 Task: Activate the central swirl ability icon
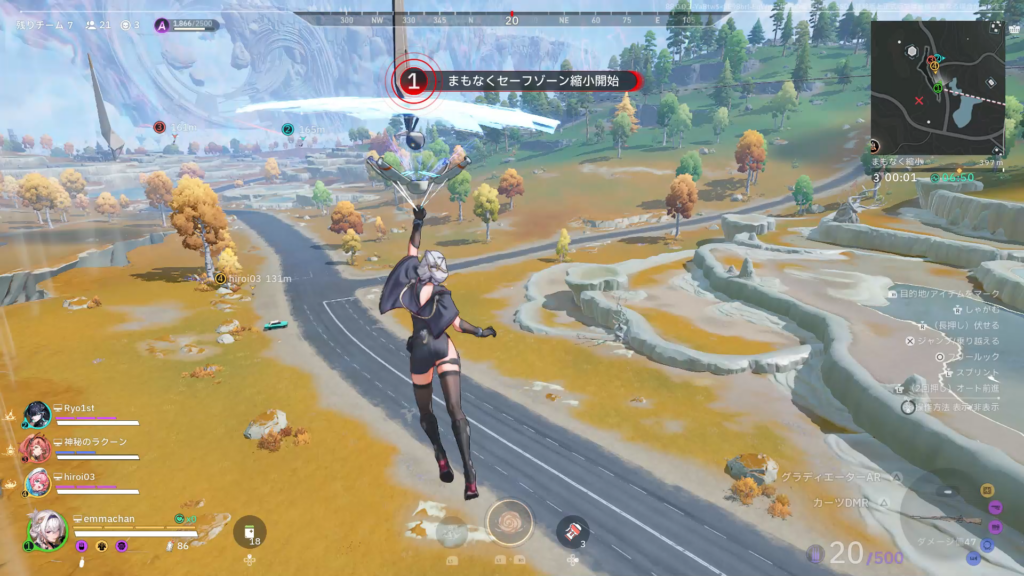click(509, 522)
